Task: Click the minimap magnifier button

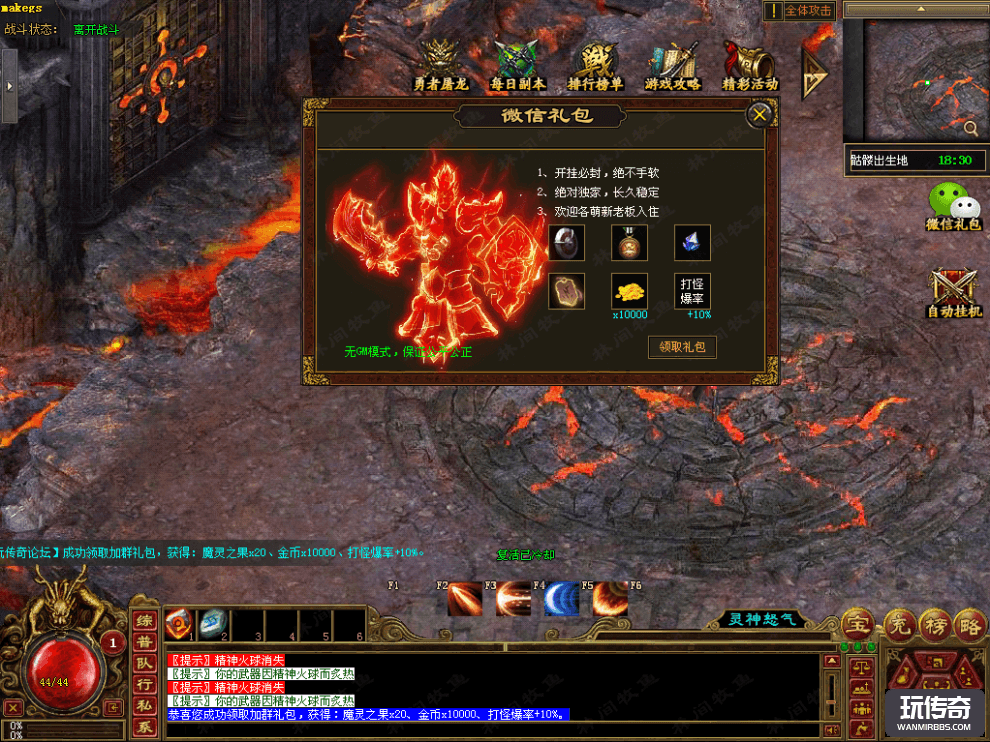Action: coord(971,128)
